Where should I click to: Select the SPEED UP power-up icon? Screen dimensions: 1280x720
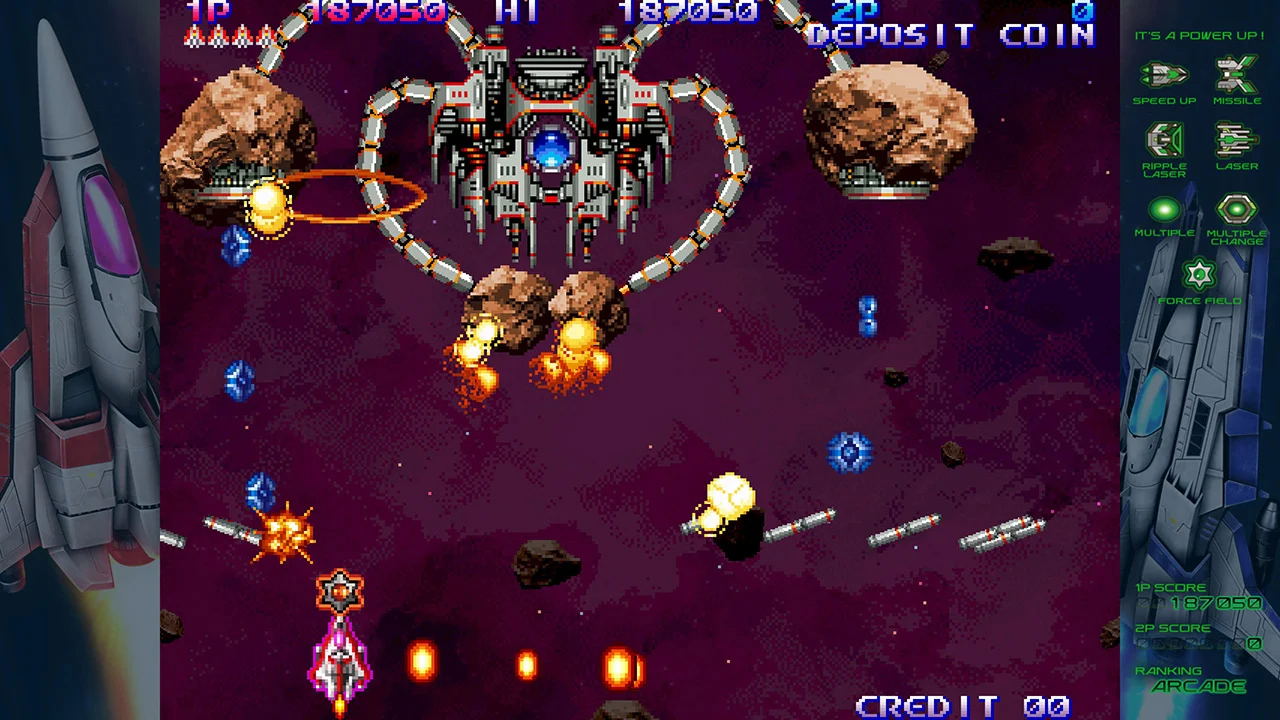[x=1163, y=73]
